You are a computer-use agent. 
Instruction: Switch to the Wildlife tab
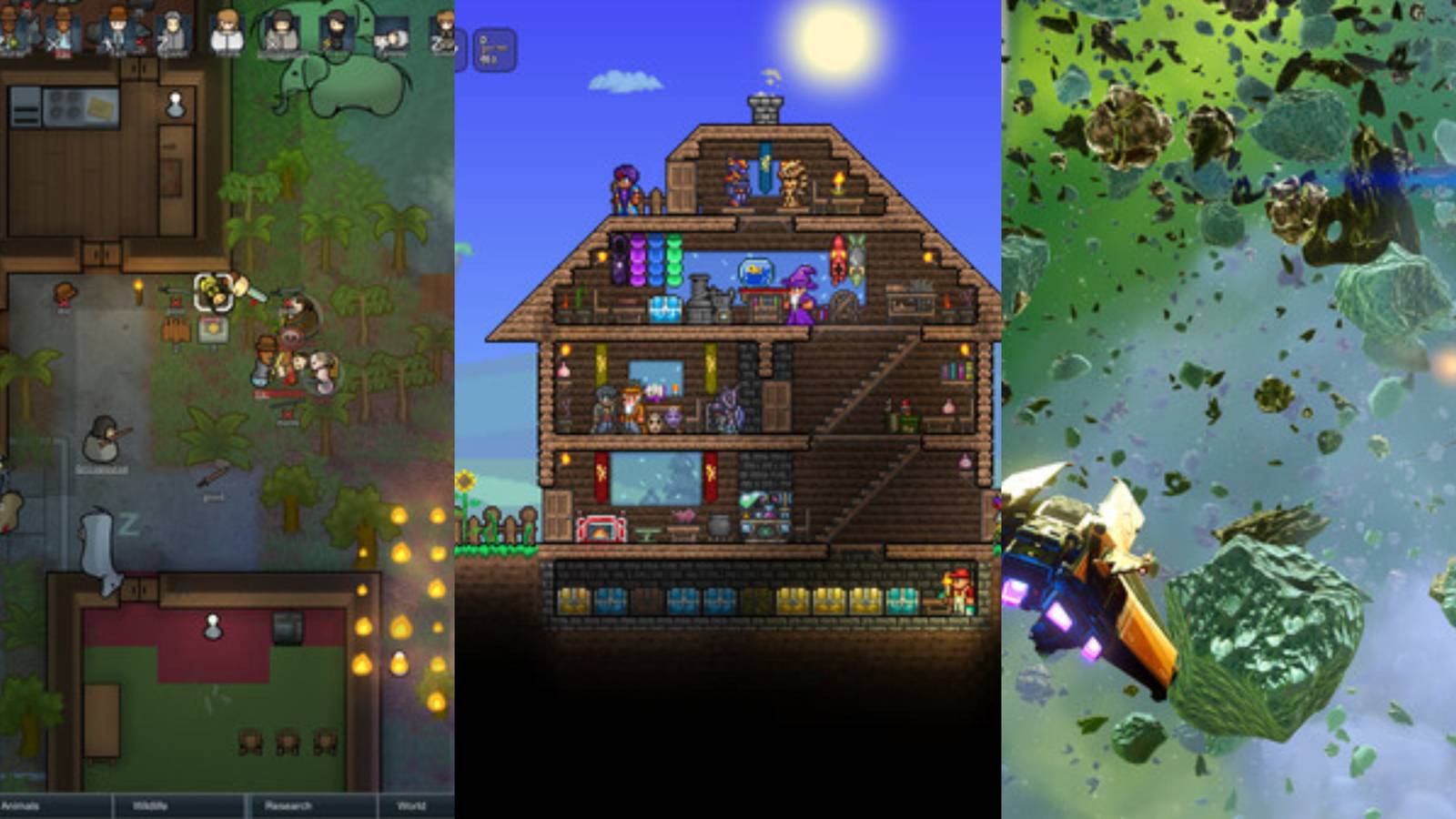[150, 804]
